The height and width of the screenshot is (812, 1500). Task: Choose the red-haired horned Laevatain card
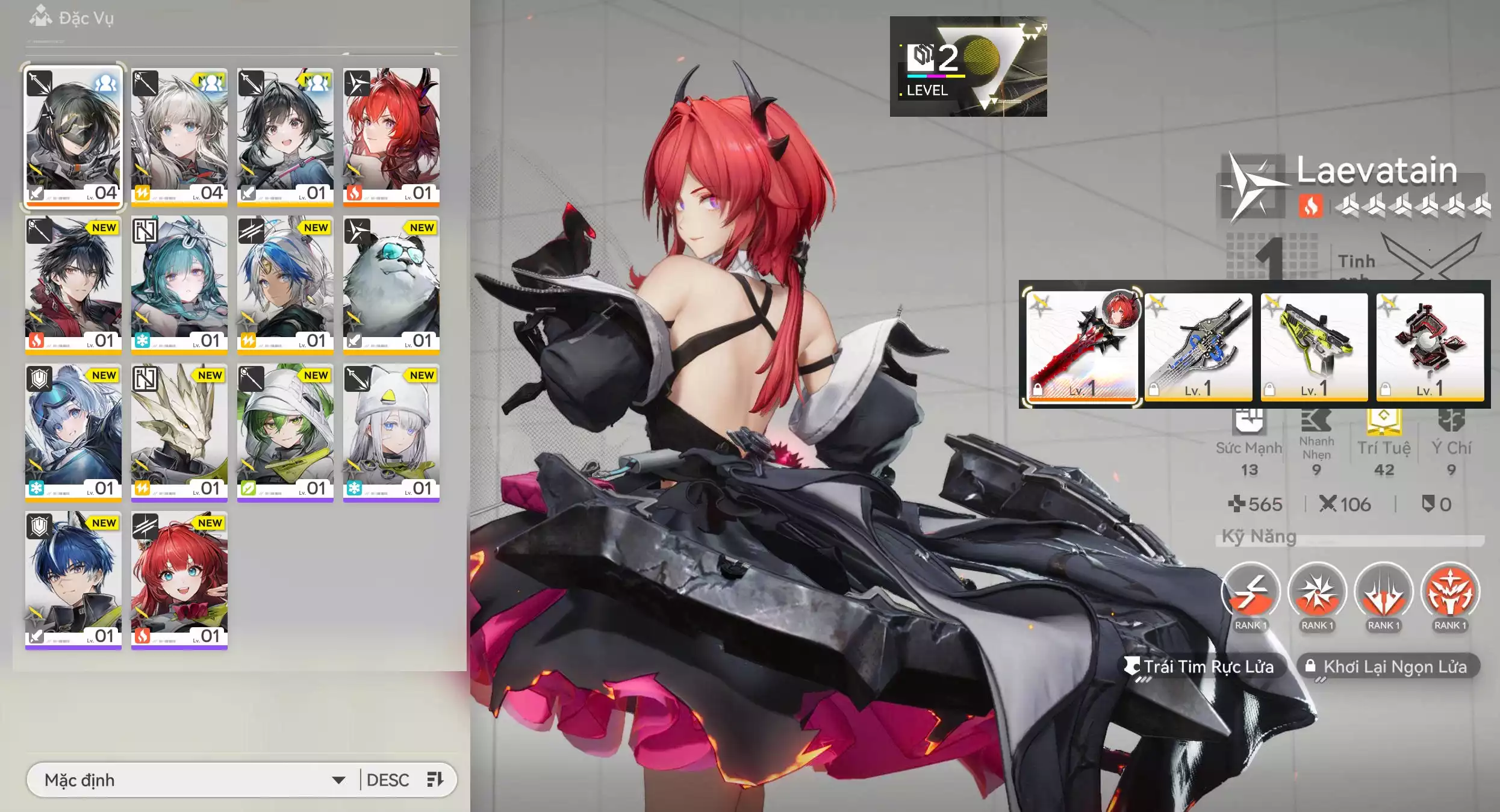tap(391, 136)
